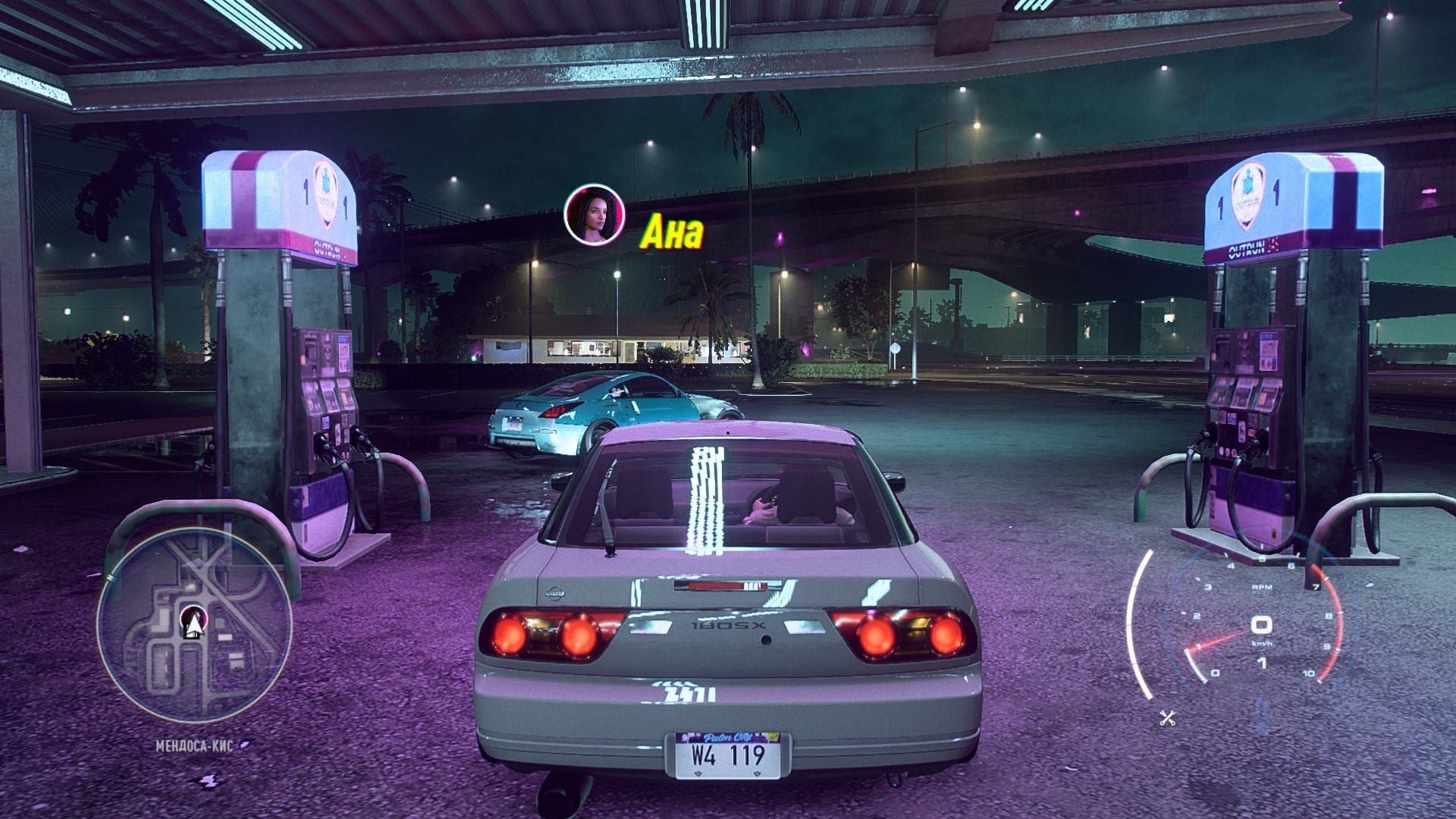The width and height of the screenshot is (1456, 819).
Task: Select the crossed-wrenches repair icon near the tachometer
Action: pos(1167,717)
